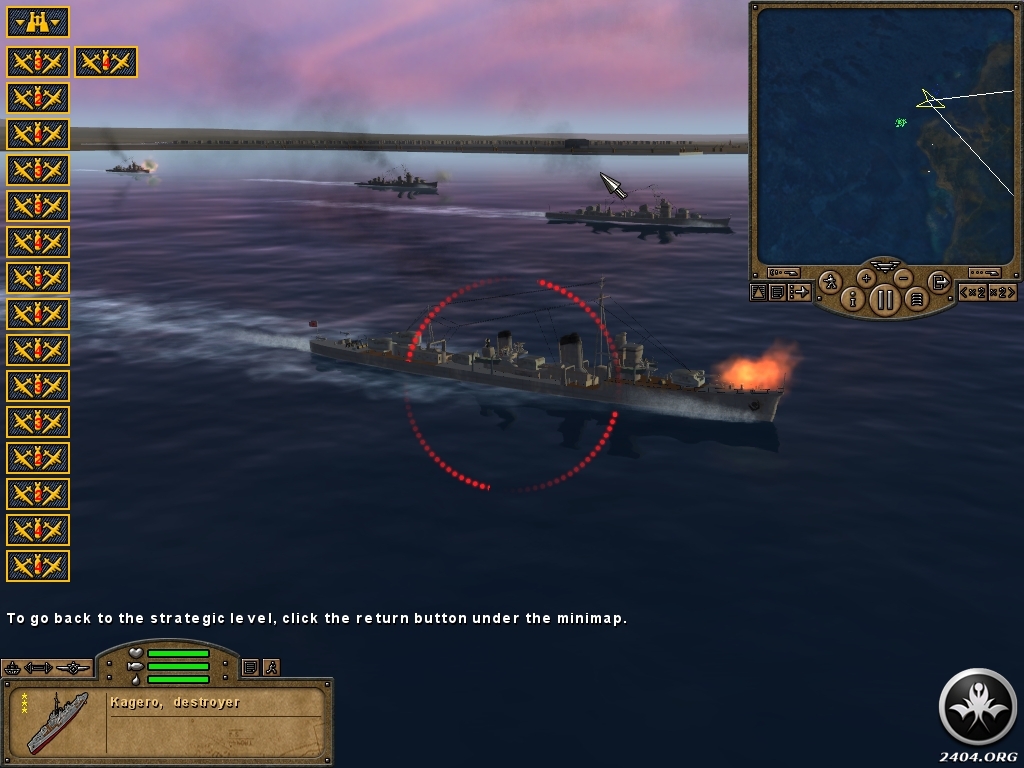Select the aircraft icon tab above unit panel
Screen dimensions: 1024x768
pos(73,667)
